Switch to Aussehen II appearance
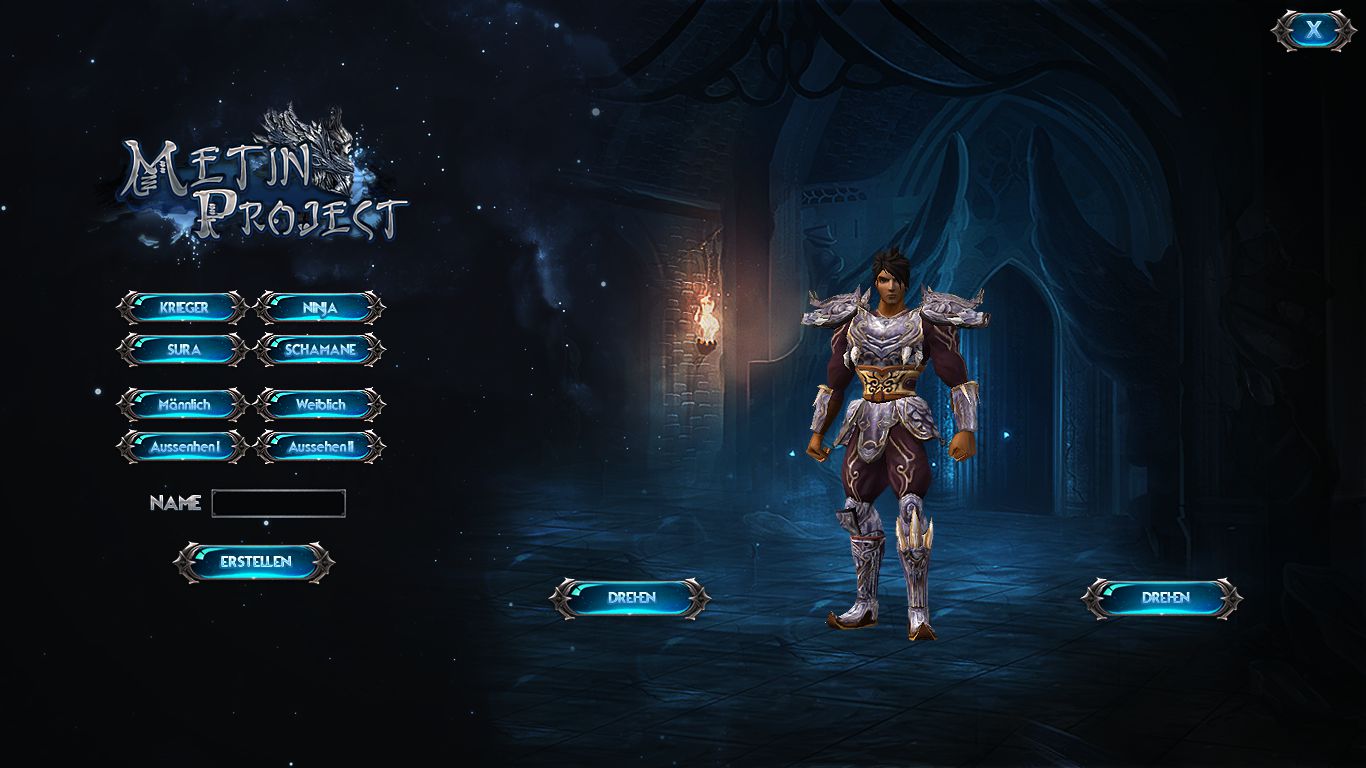Screen dimensions: 1366x768 point(318,447)
